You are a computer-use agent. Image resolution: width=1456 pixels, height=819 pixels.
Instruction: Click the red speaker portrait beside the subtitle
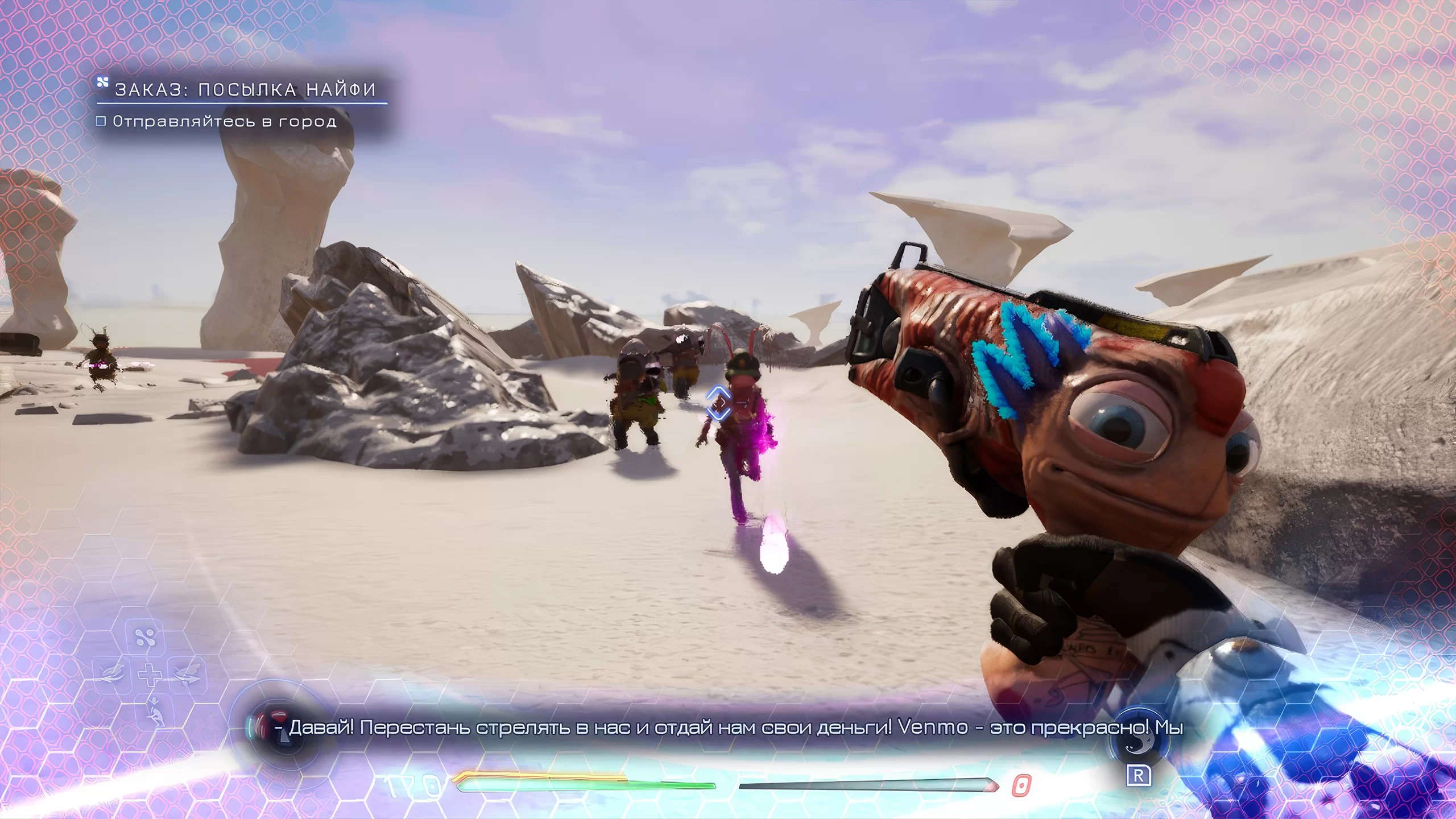click(274, 725)
